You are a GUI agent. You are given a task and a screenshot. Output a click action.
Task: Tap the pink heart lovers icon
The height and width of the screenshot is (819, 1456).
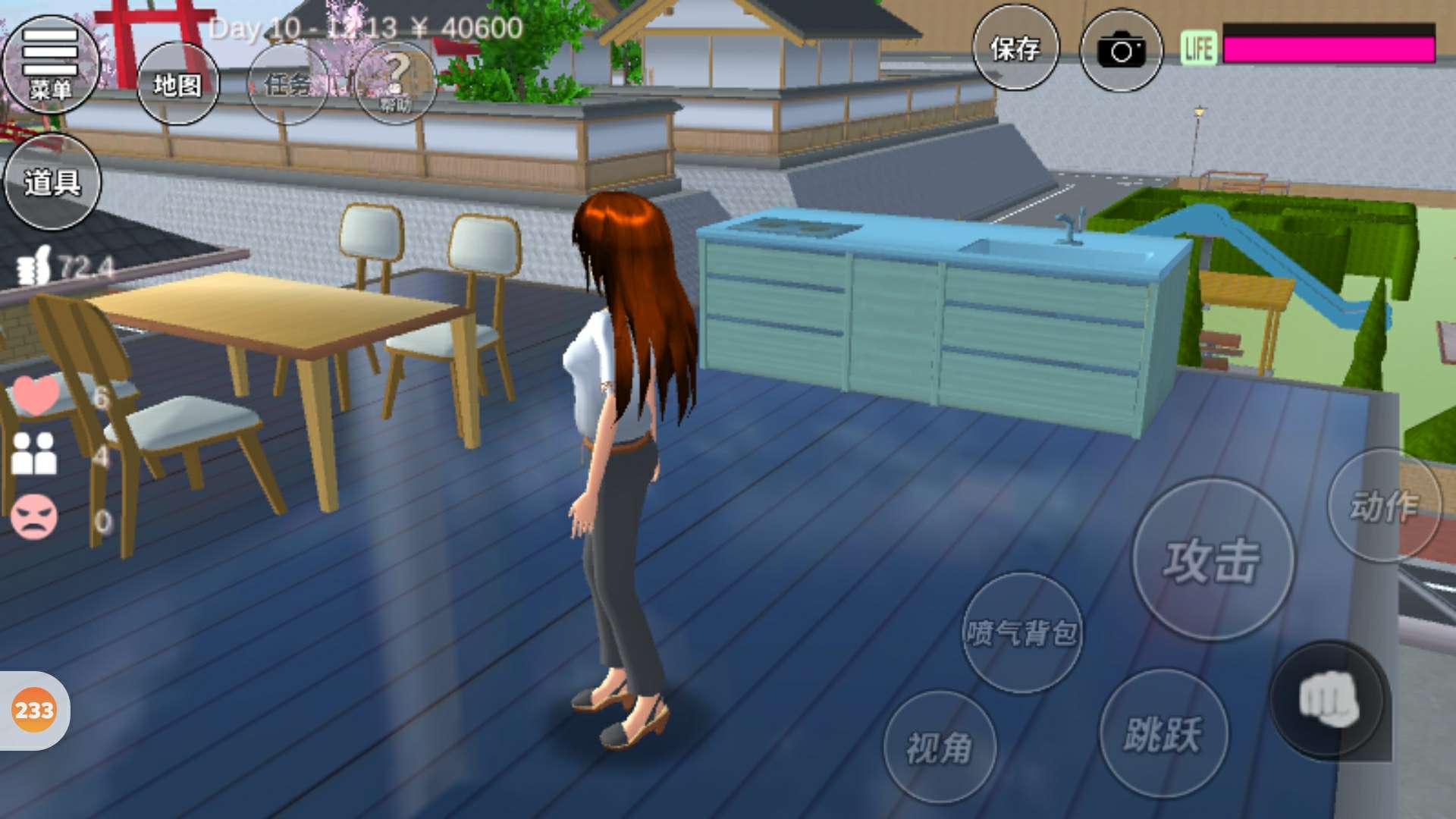pos(36,394)
